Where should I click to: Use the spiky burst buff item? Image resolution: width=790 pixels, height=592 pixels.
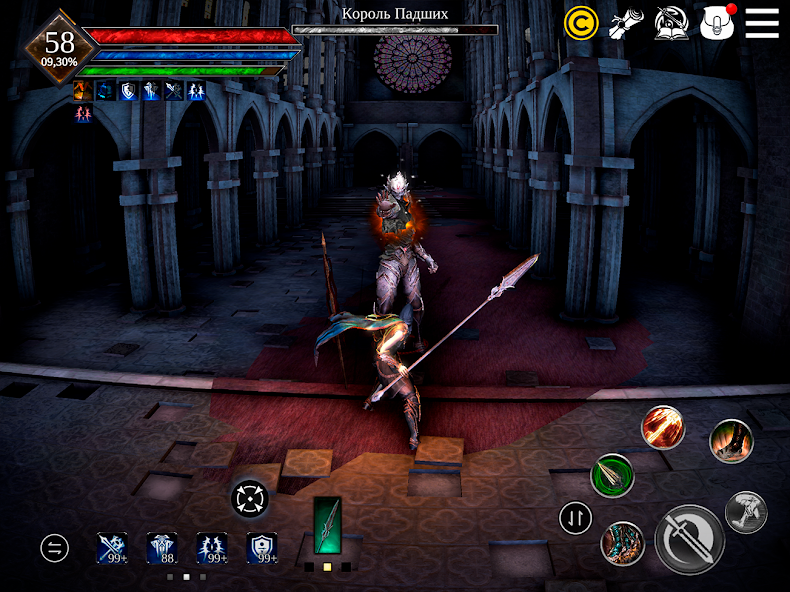[212, 547]
